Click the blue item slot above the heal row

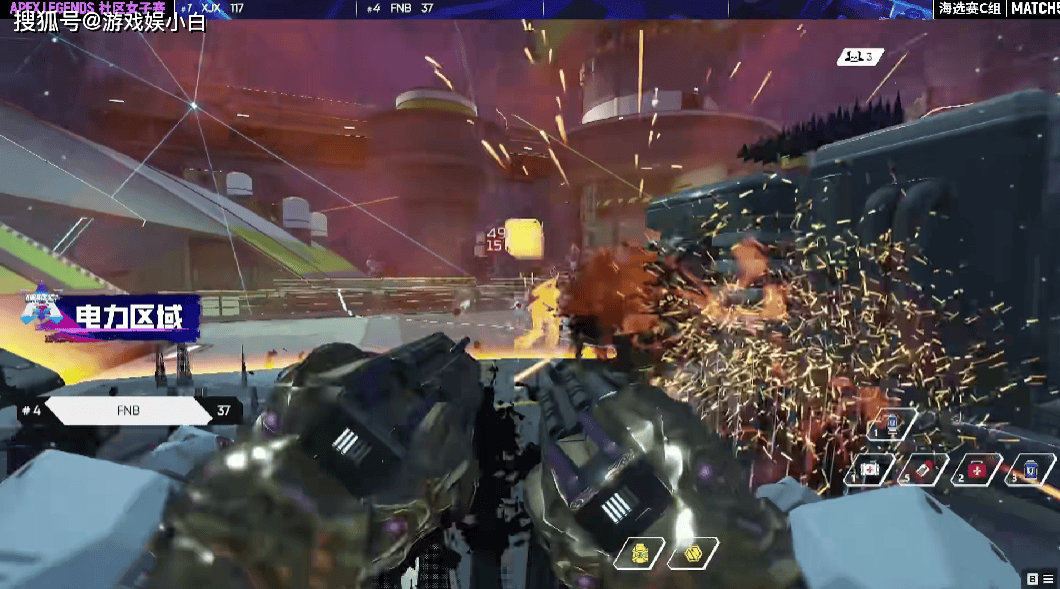click(891, 425)
